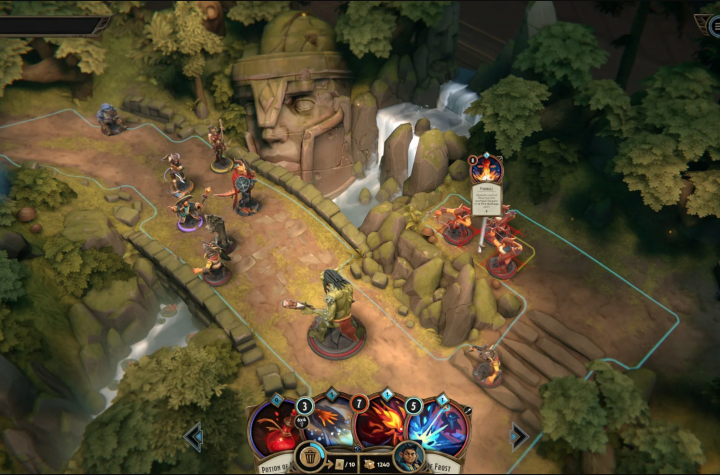Show next cards with the right arrow

pyautogui.click(x=519, y=436)
